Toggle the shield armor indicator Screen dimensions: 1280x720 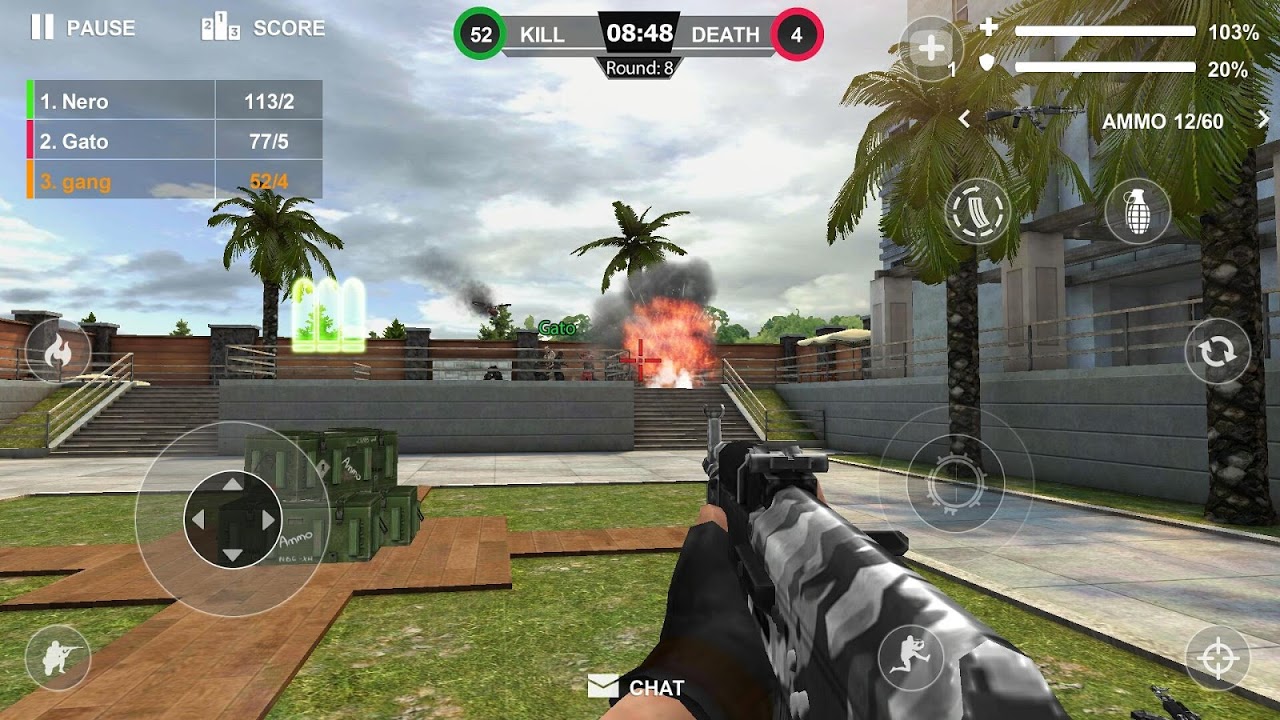(985, 63)
